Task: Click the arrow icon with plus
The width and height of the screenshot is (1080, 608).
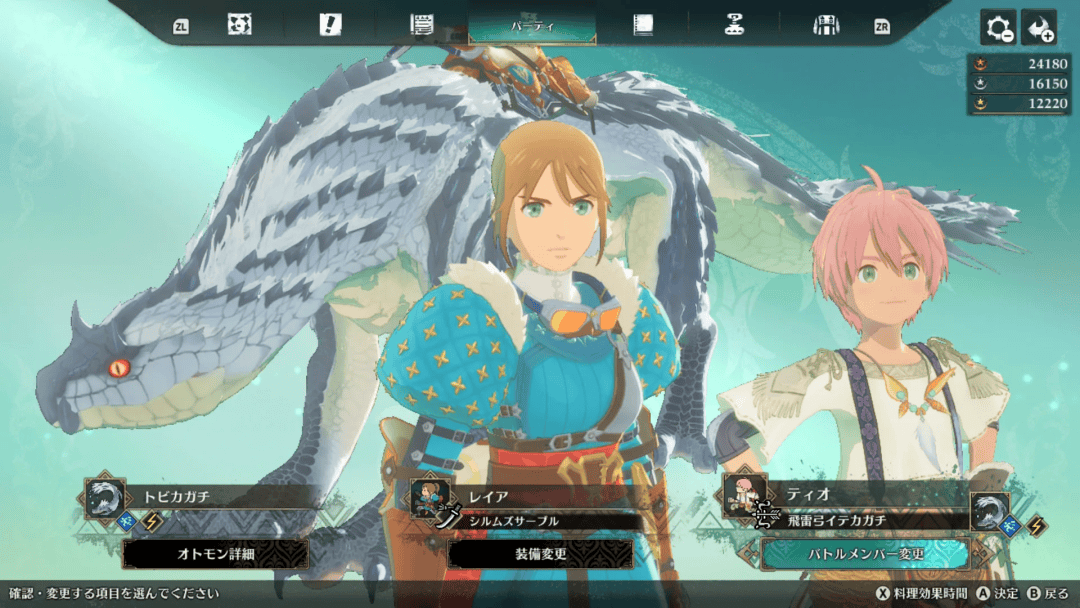Action: coord(1038,28)
